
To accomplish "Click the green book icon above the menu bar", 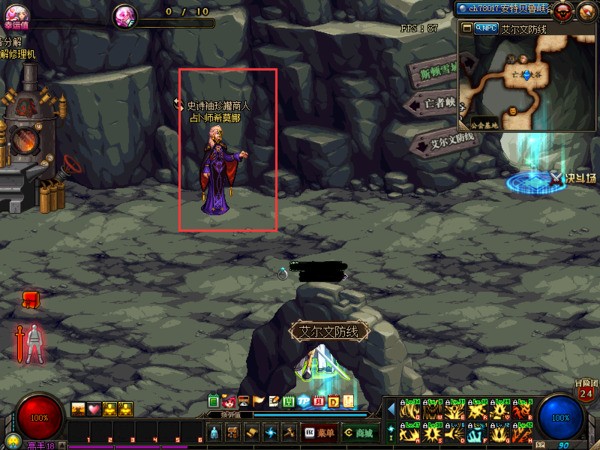I will click(x=214, y=401).
